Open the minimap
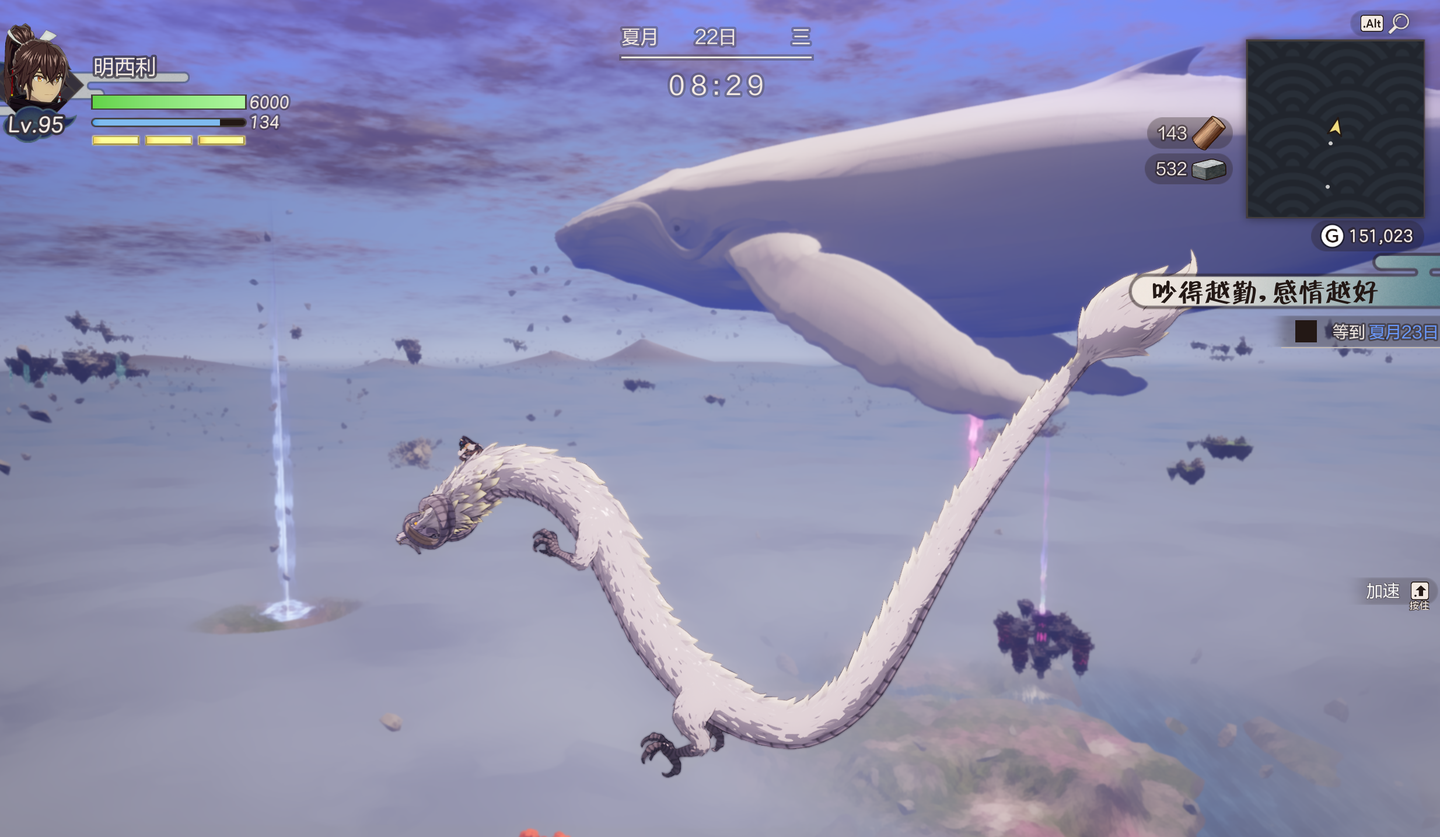The image size is (1440, 837). pos(1334,128)
